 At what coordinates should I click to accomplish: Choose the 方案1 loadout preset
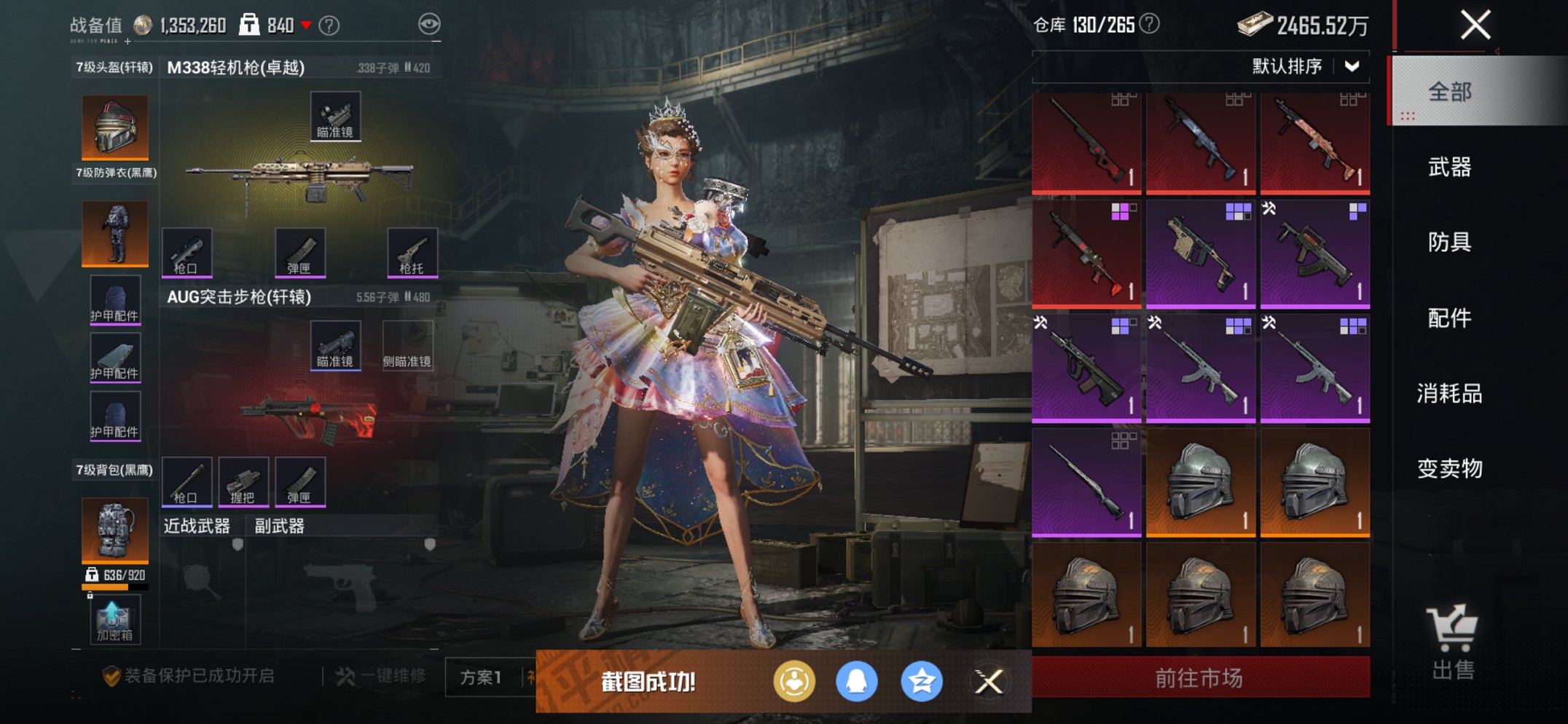(x=481, y=677)
